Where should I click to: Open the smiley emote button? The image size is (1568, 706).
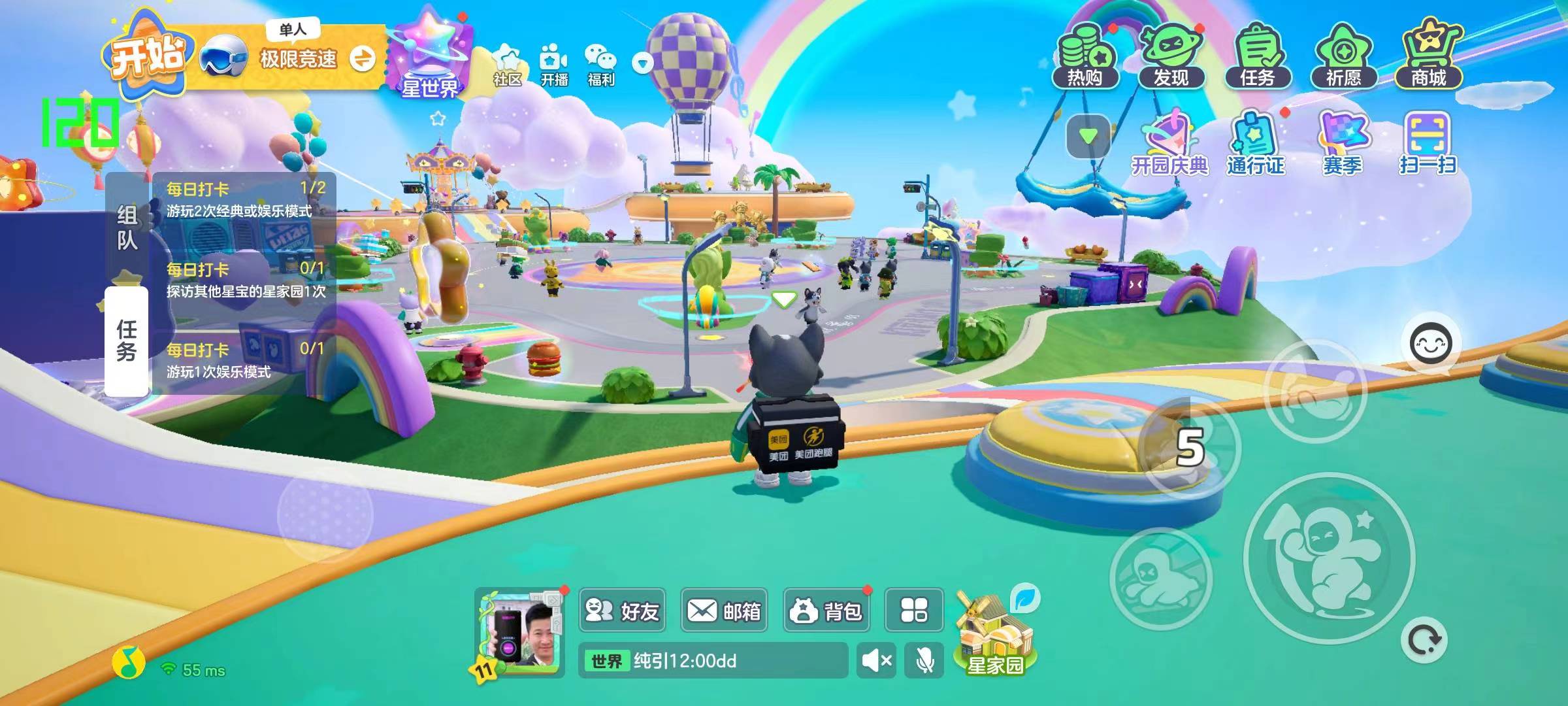click(x=1430, y=344)
